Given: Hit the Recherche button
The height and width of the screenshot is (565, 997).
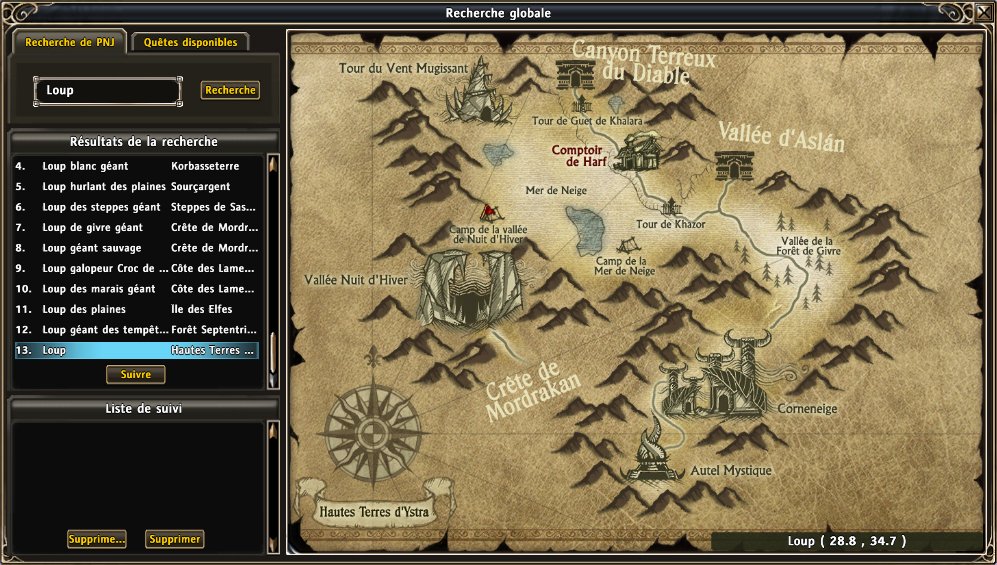Looking at the screenshot, I should 230,90.
